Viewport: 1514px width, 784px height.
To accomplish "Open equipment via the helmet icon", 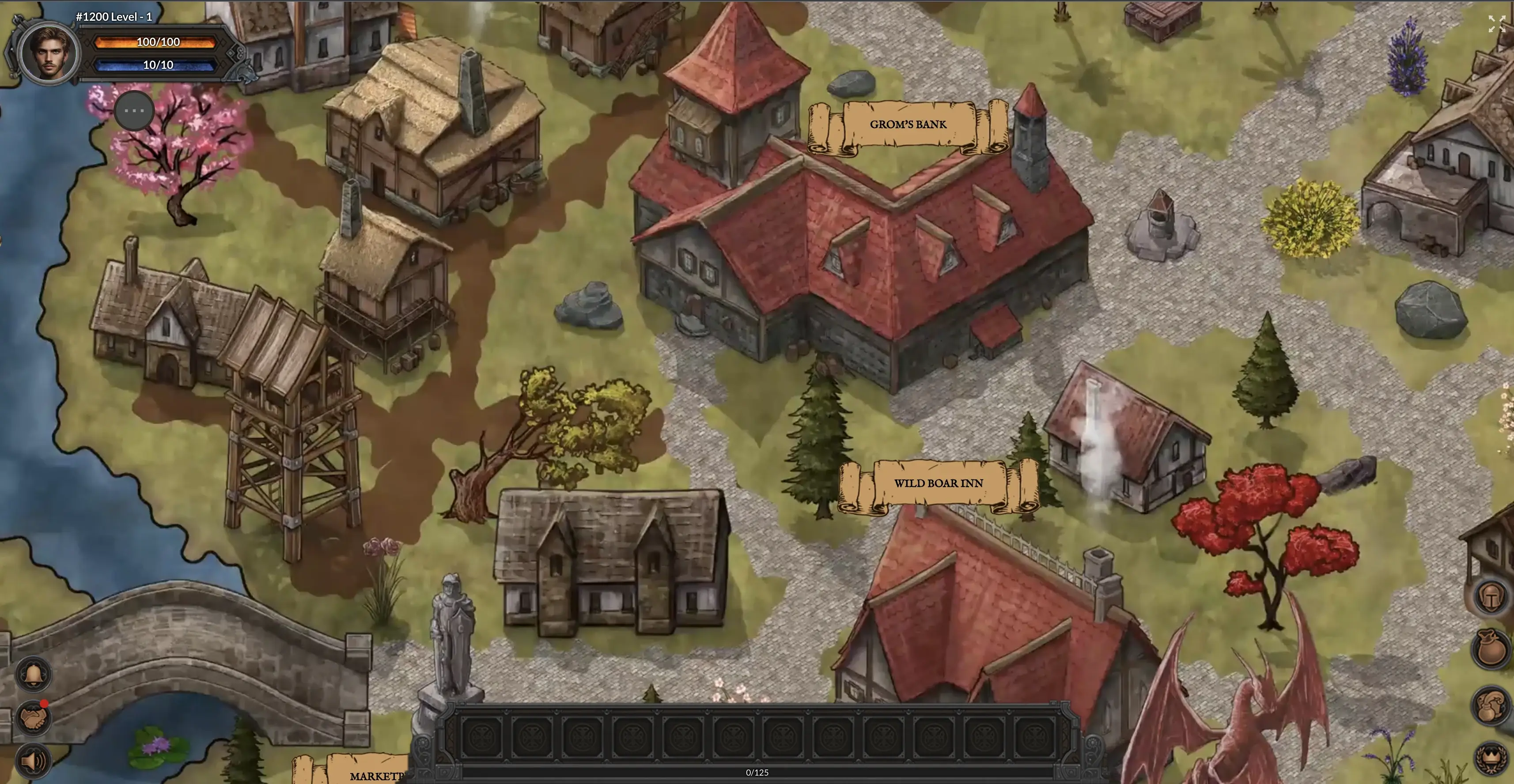I will pyautogui.click(x=1491, y=598).
